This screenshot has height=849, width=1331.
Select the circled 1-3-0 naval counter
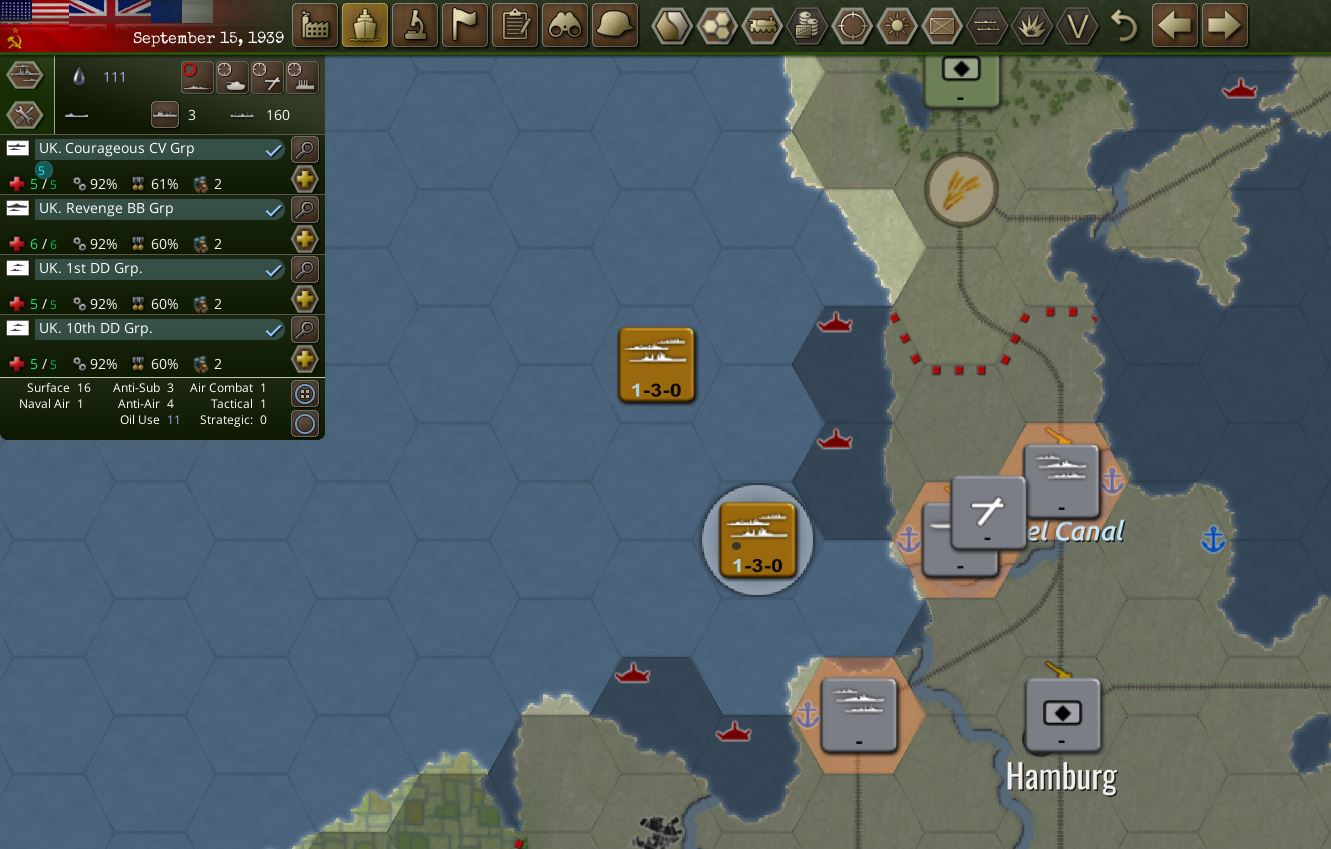point(757,540)
